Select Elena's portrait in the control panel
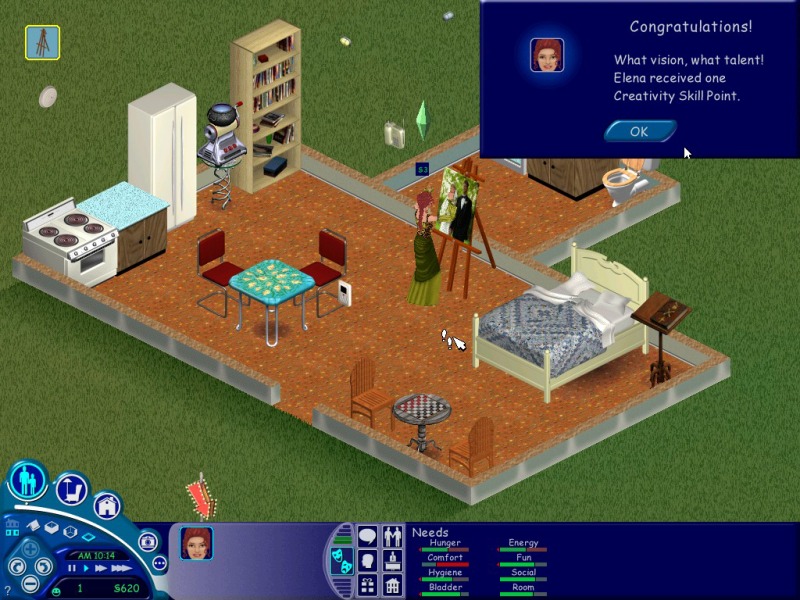The height and width of the screenshot is (600, 800). [196, 543]
